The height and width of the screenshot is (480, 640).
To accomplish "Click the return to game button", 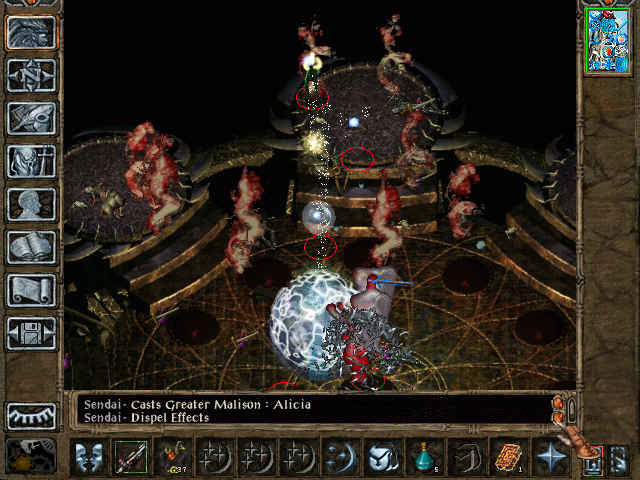I will (x=31, y=32).
